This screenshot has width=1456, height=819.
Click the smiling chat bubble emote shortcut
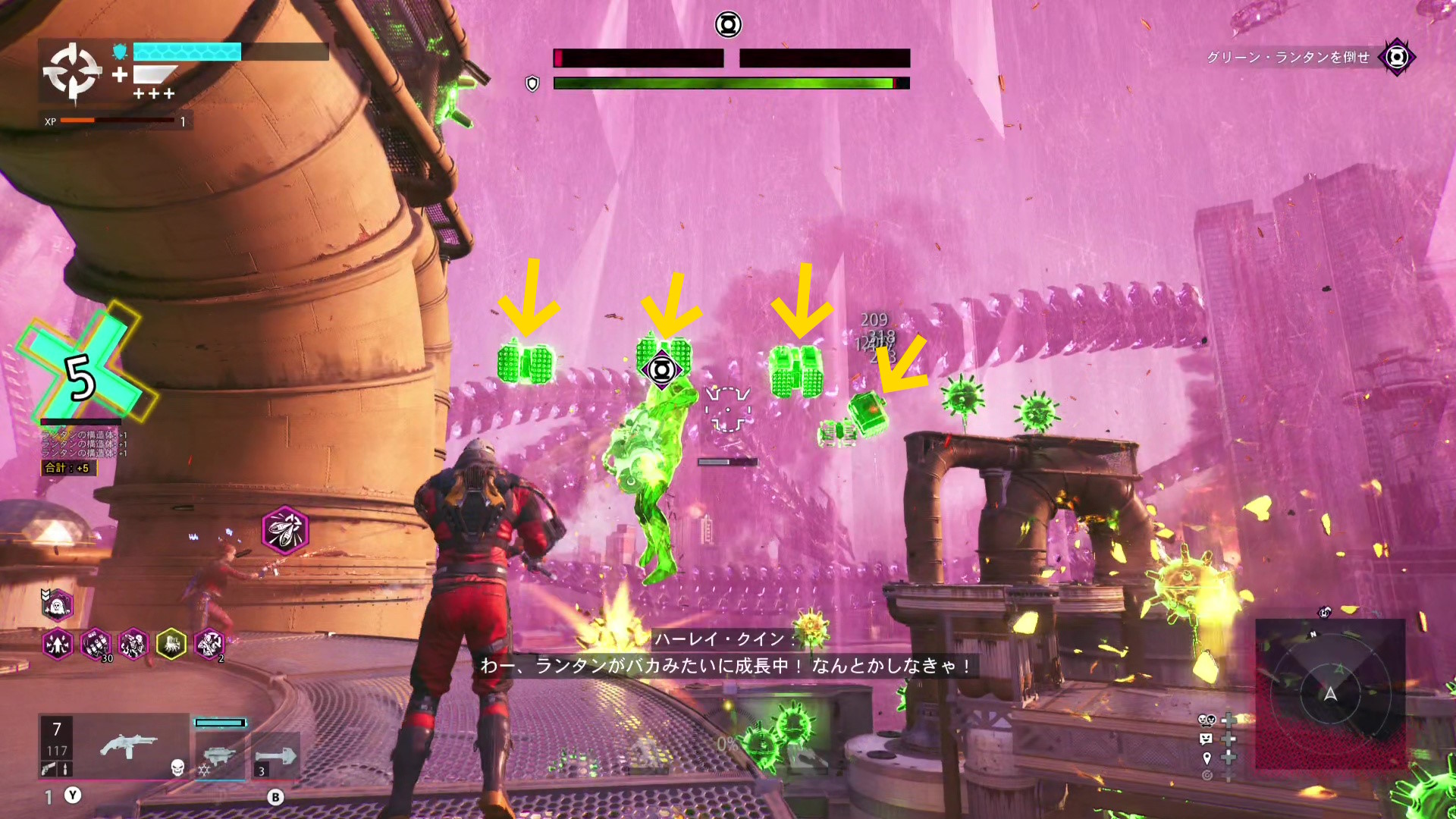pyautogui.click(x=1207, y=739)
